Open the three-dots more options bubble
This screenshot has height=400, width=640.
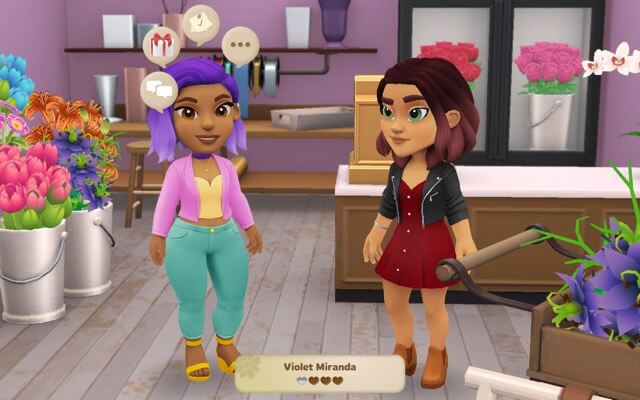(x=240, y=46)
